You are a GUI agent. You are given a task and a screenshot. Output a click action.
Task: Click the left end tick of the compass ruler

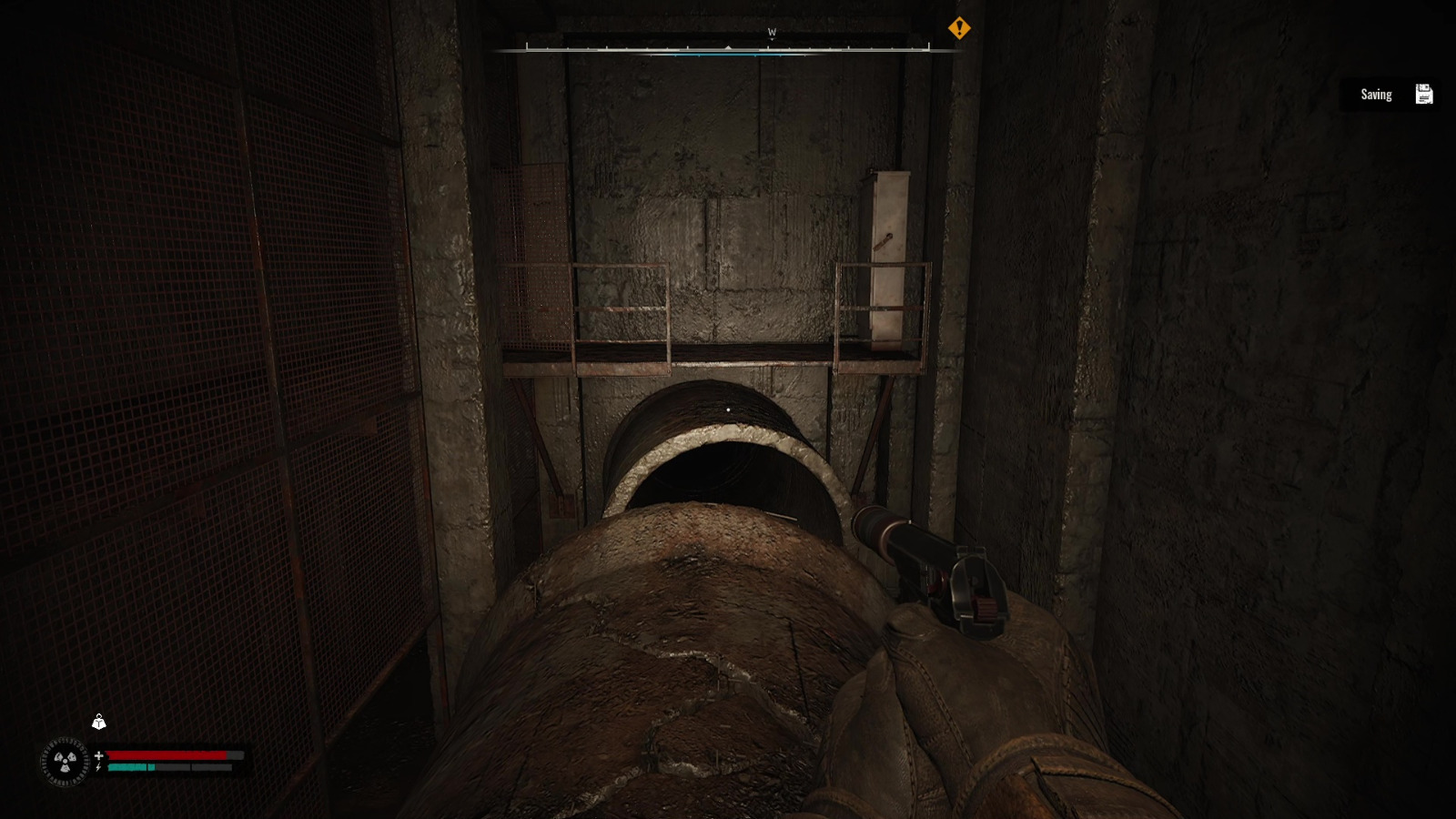(528, 45)
